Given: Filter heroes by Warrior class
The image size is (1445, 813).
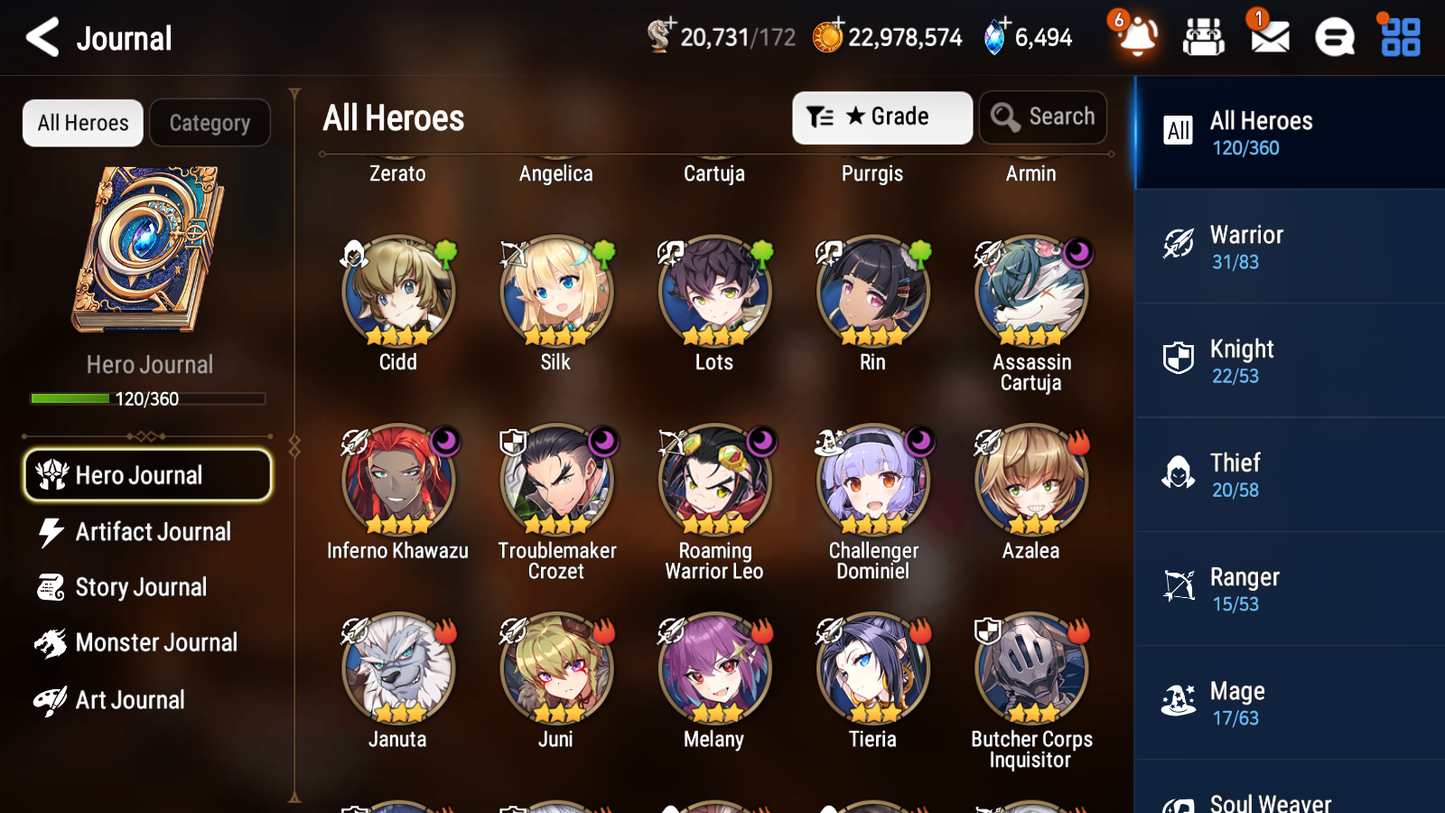Looking at the screenshot, I should 1289,246.
